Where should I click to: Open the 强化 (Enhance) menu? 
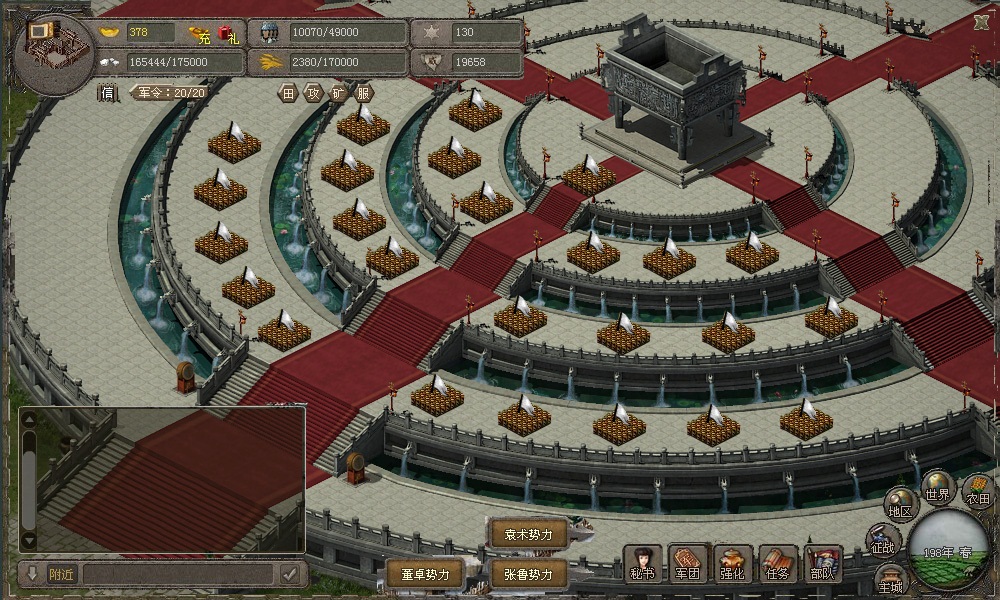pyautogui.click(x=732, y=564)
